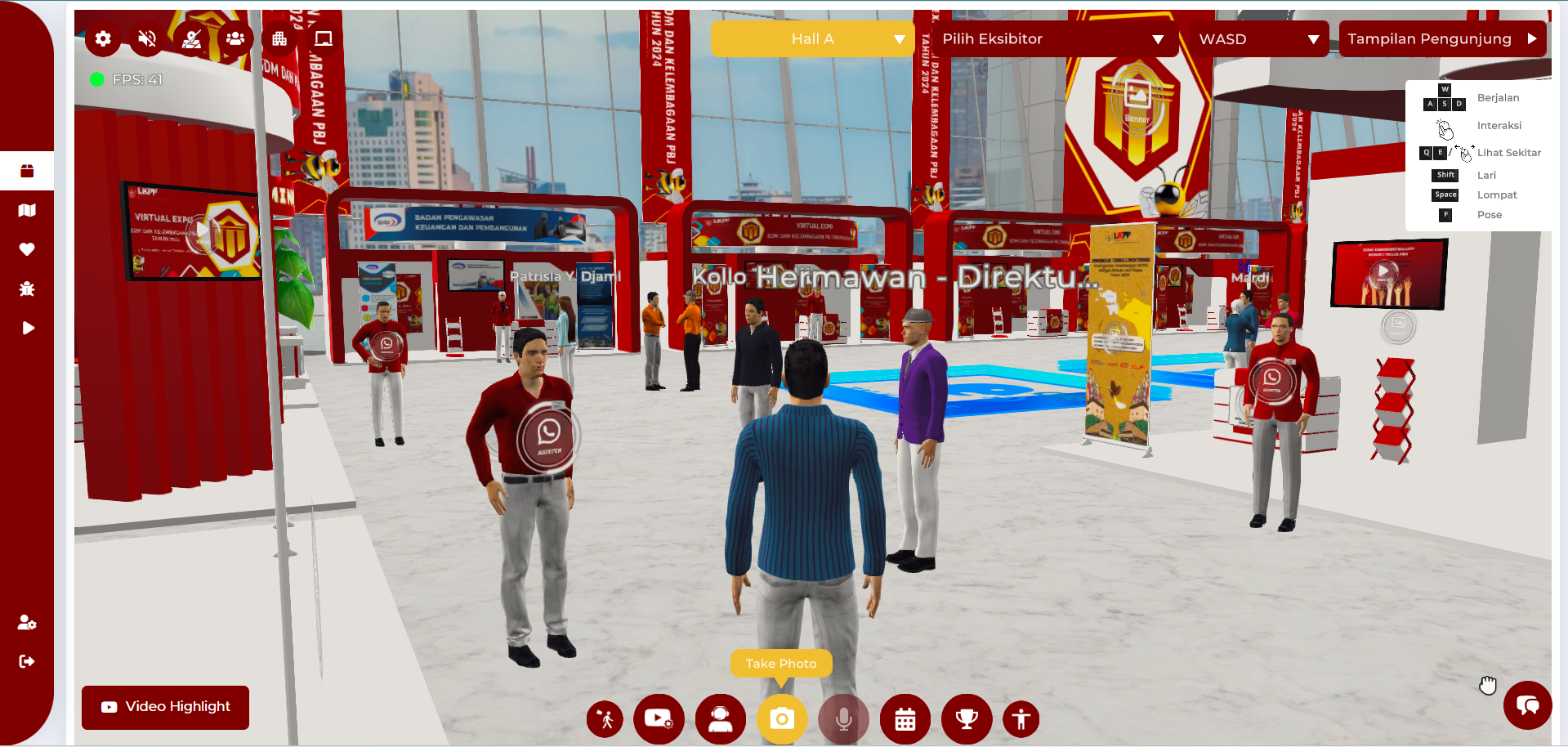
Task: Toggle the minimap icon with slash
Action: (x=190, y=38)
